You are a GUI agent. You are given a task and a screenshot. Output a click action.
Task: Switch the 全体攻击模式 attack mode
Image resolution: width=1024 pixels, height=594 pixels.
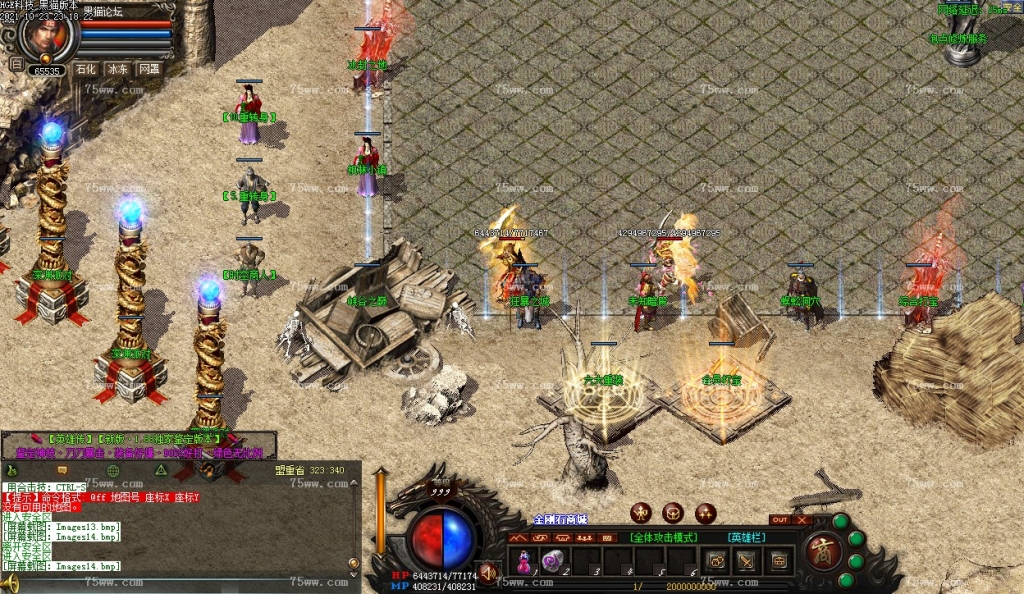pyautogui.click(x=663, y=537)
